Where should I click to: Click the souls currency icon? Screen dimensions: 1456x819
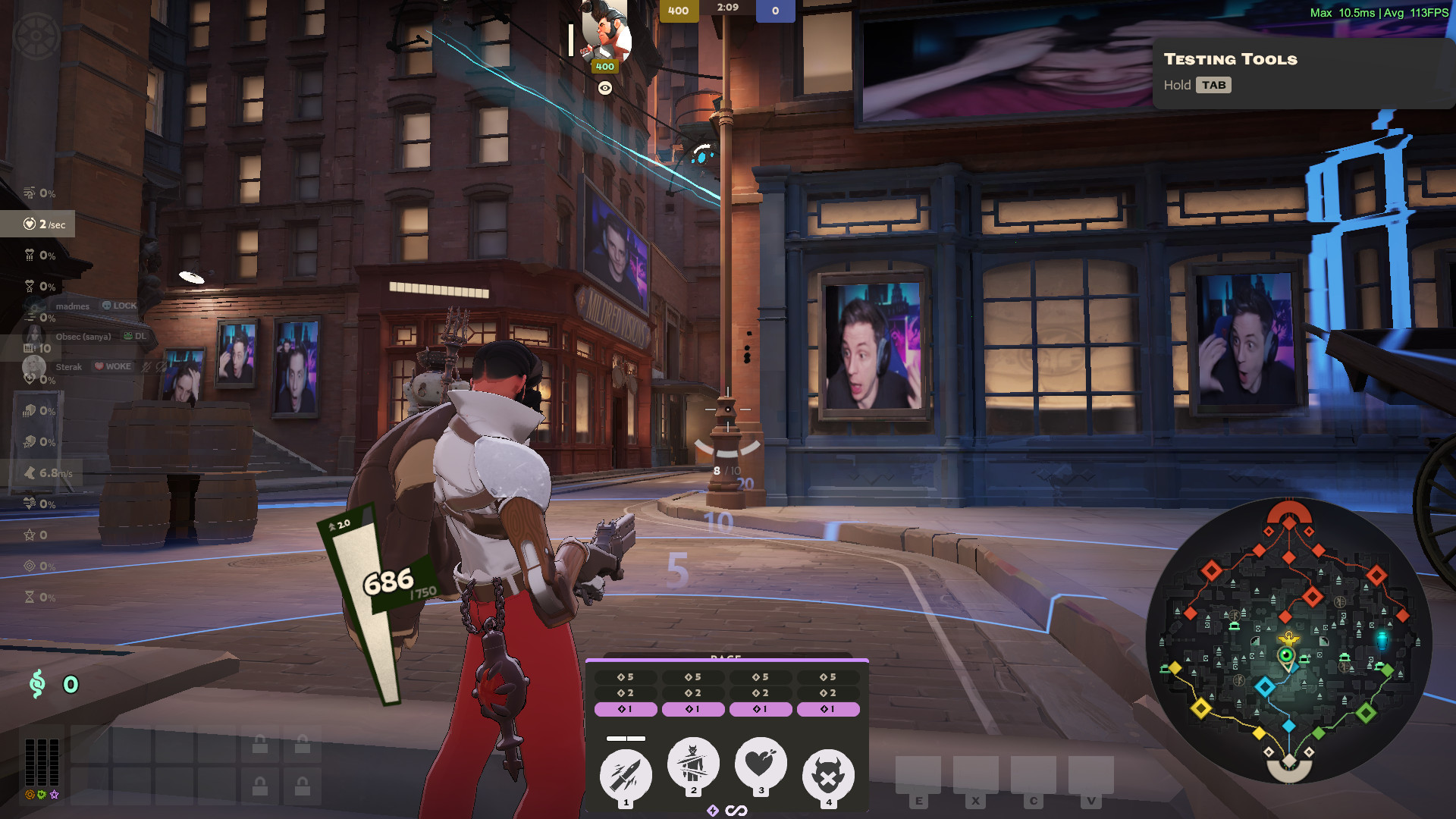[x=37, y=684]
